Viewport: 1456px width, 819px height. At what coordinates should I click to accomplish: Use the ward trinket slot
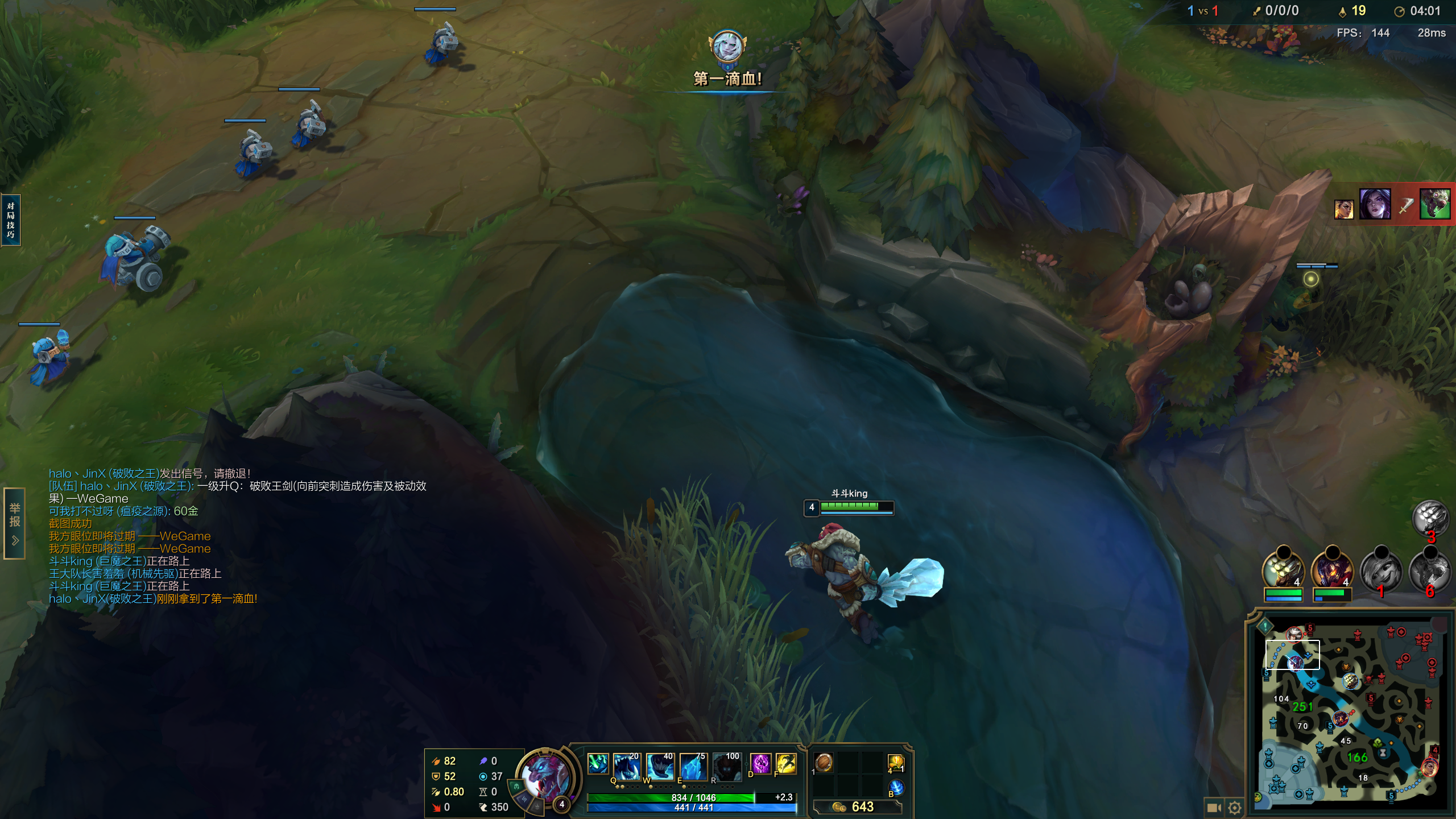pyautogui.click(x=895, y=763)
